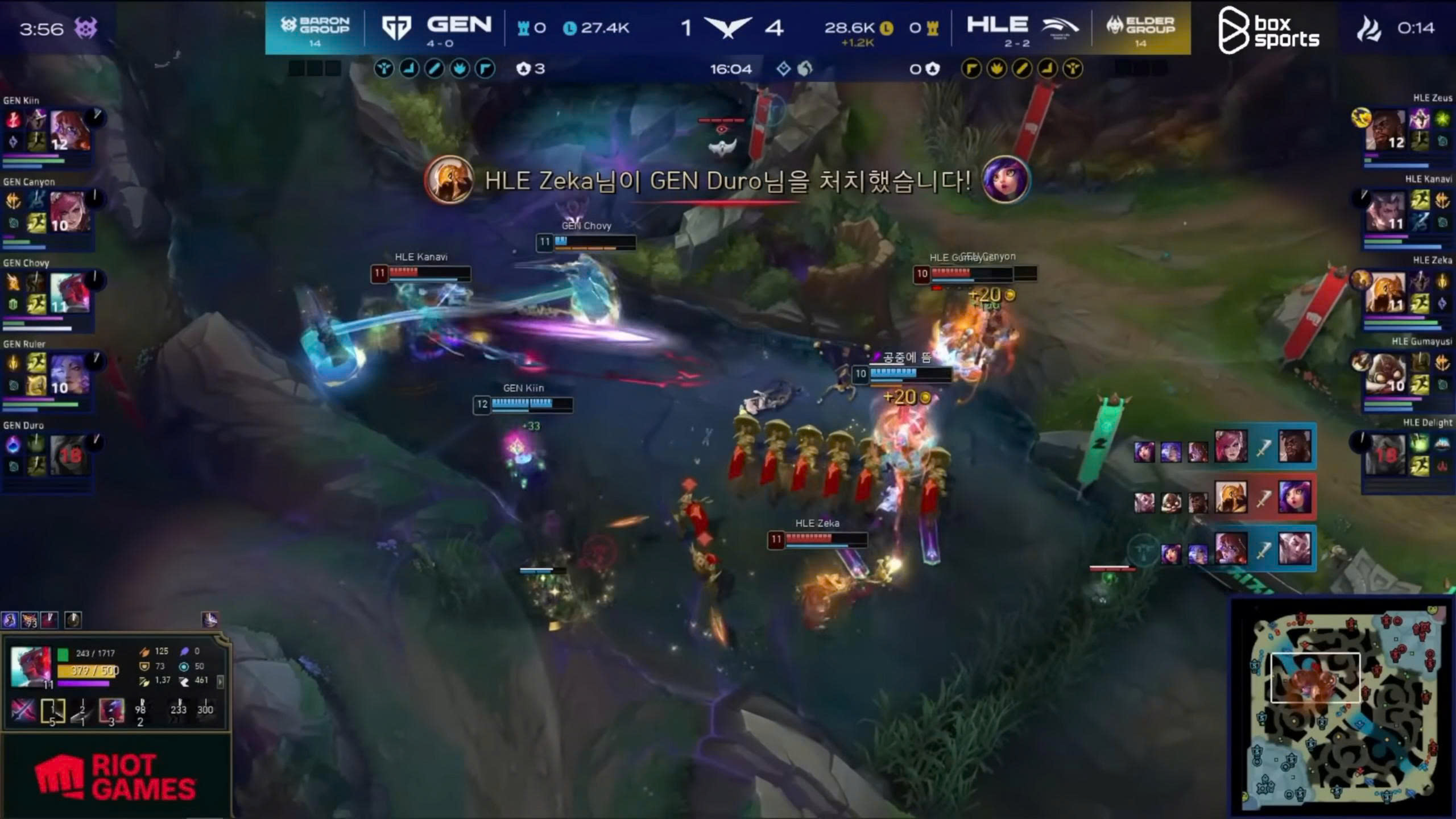Click HLE Kanavi's champion portrait in the sidebar
The image size is (1456, 819).
coord(1385,211)
